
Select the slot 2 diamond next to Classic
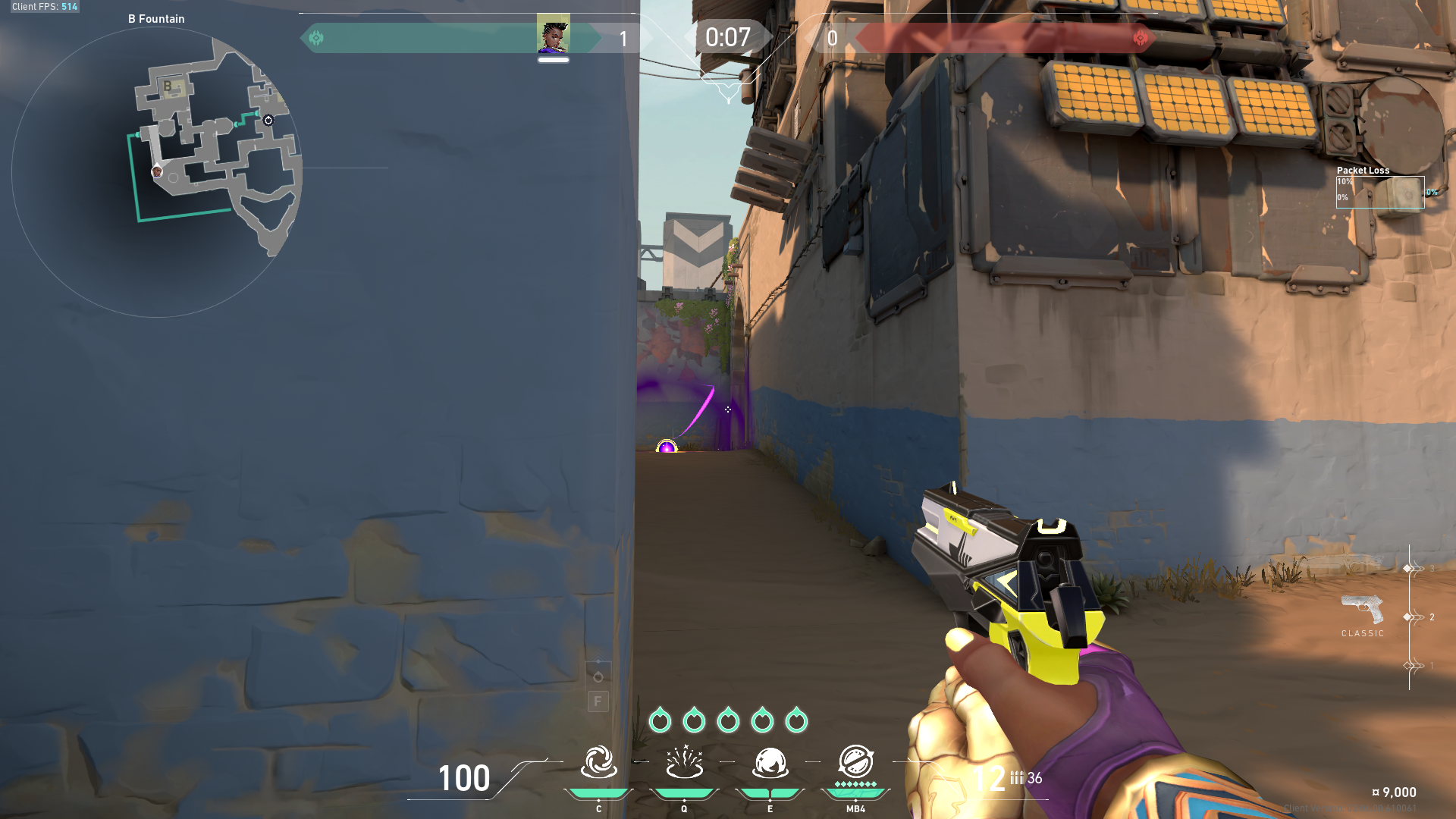(x=1407, y=617)
